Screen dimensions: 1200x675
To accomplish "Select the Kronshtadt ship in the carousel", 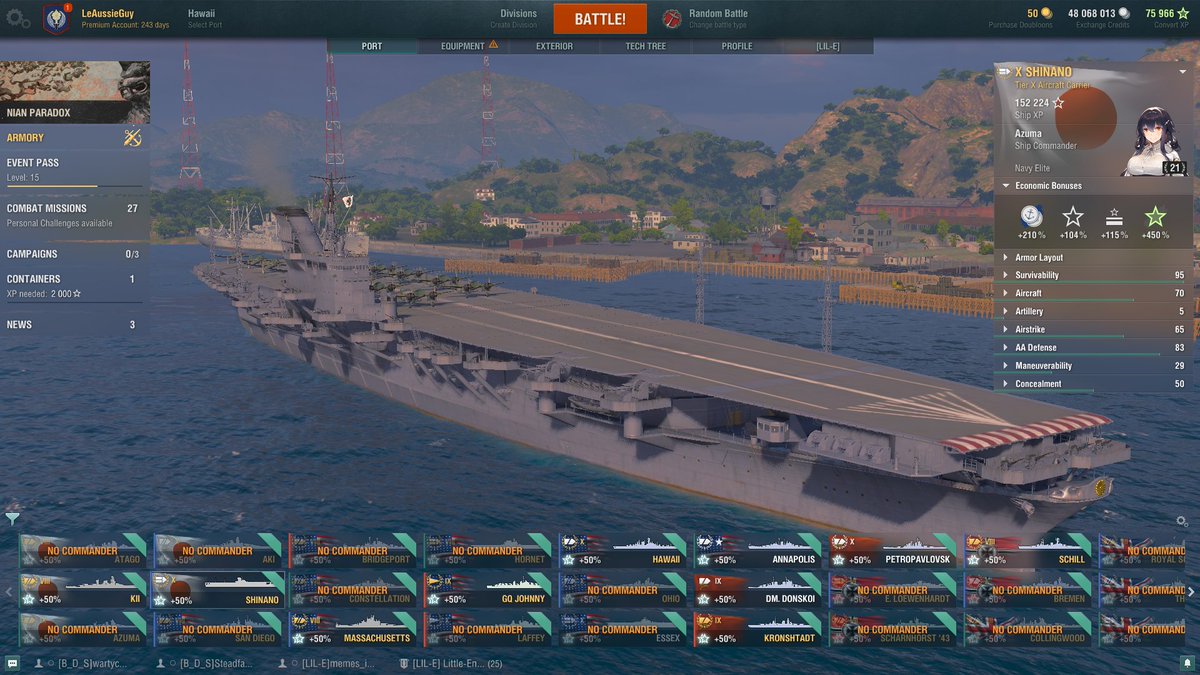I will (759, 629).
